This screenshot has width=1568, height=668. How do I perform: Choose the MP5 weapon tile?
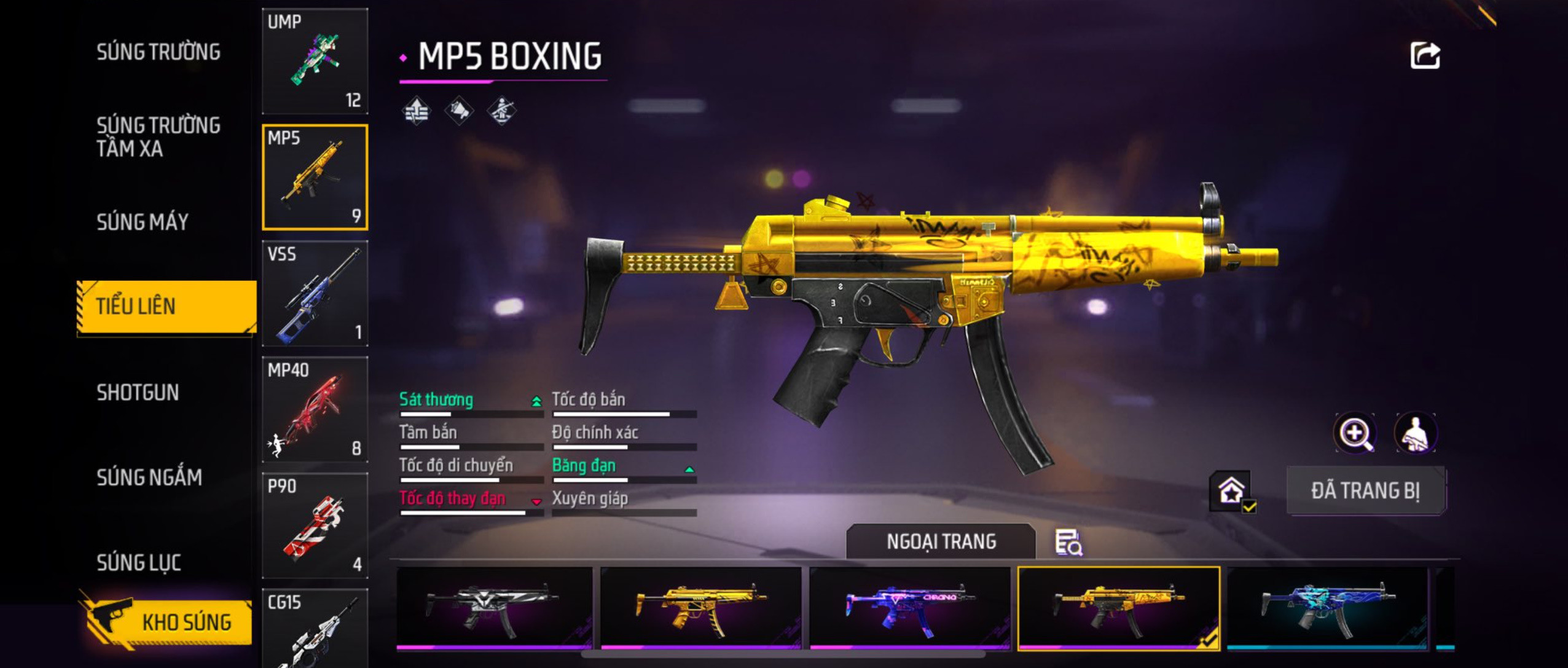click(x=315, y=177)
